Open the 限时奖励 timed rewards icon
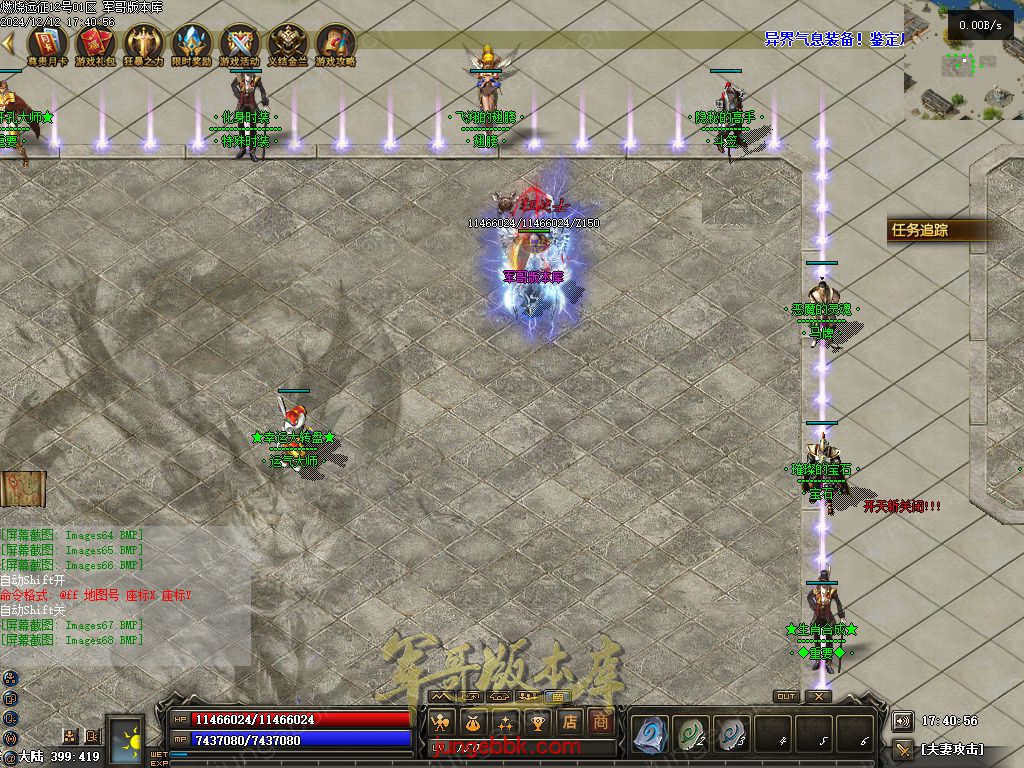This screenshot has width=1024, height=768. click(x=191, y=44)
